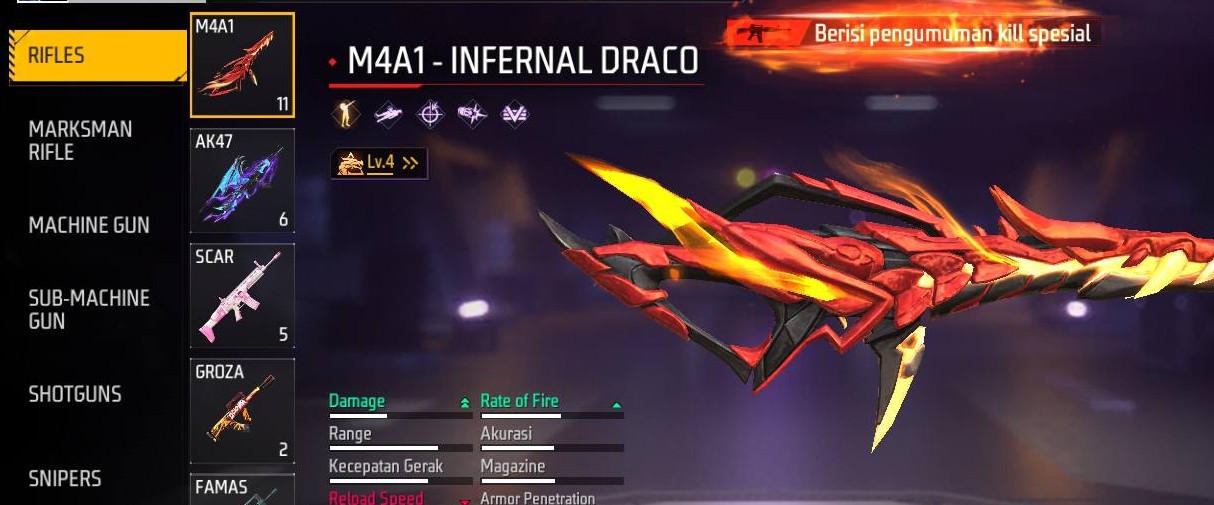Pick the GROZA weapon tile
1214x505 pixels.
[x=242, y=410]
